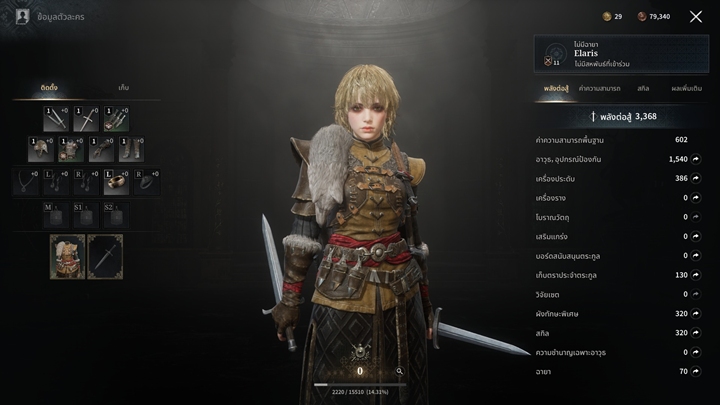Close the character info screen
Image resolution: width=720 pixels, height=405 pixels.
pos(696,17)
